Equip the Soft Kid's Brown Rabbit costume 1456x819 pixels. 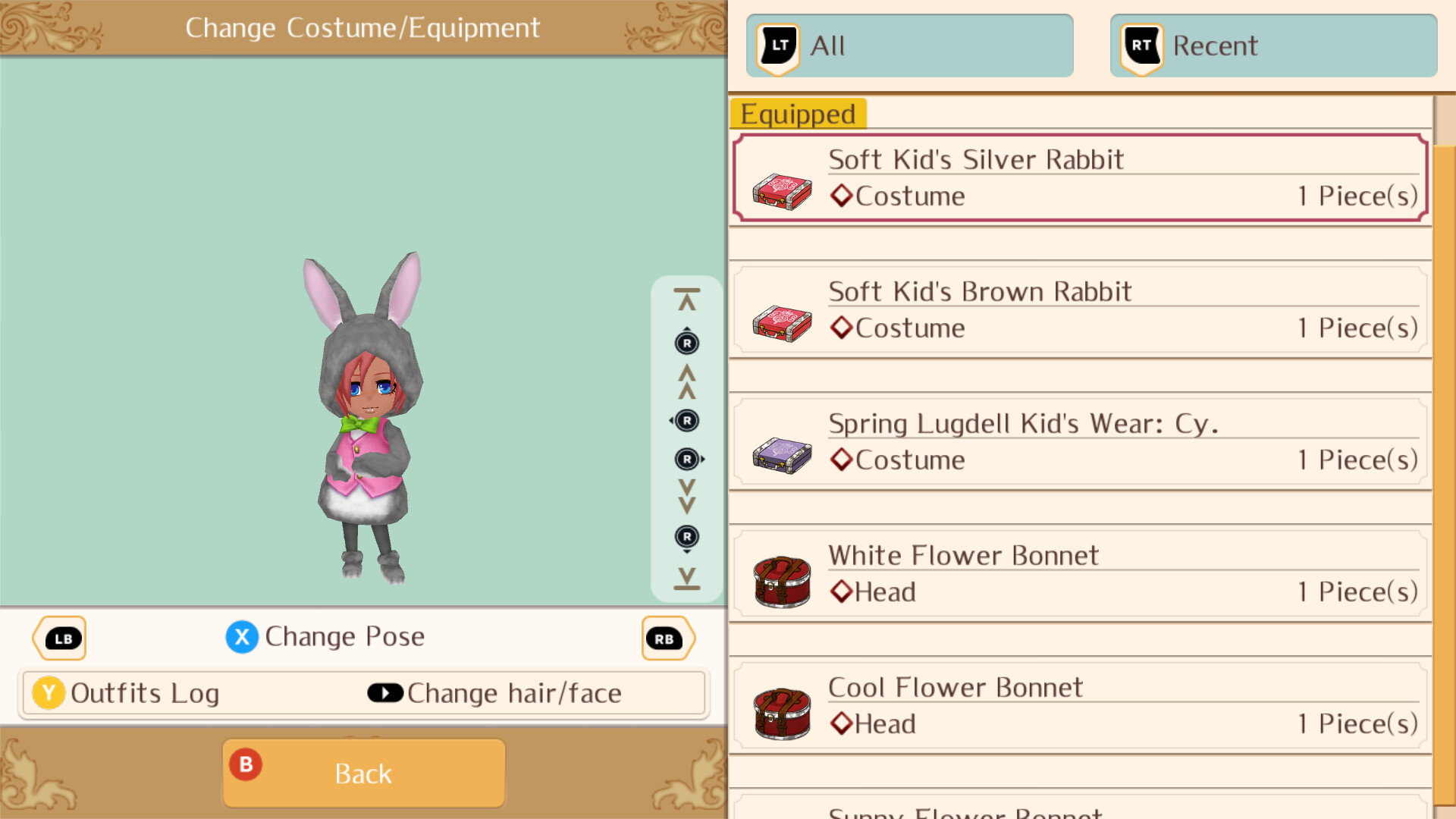[x=1077, y=309]
